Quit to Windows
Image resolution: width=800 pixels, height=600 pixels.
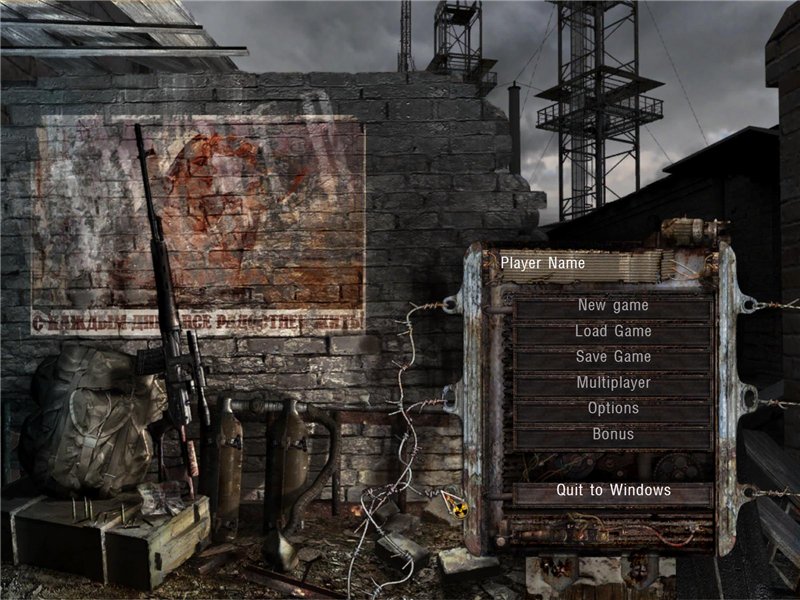pyautogui.click(x=613, y=491)
